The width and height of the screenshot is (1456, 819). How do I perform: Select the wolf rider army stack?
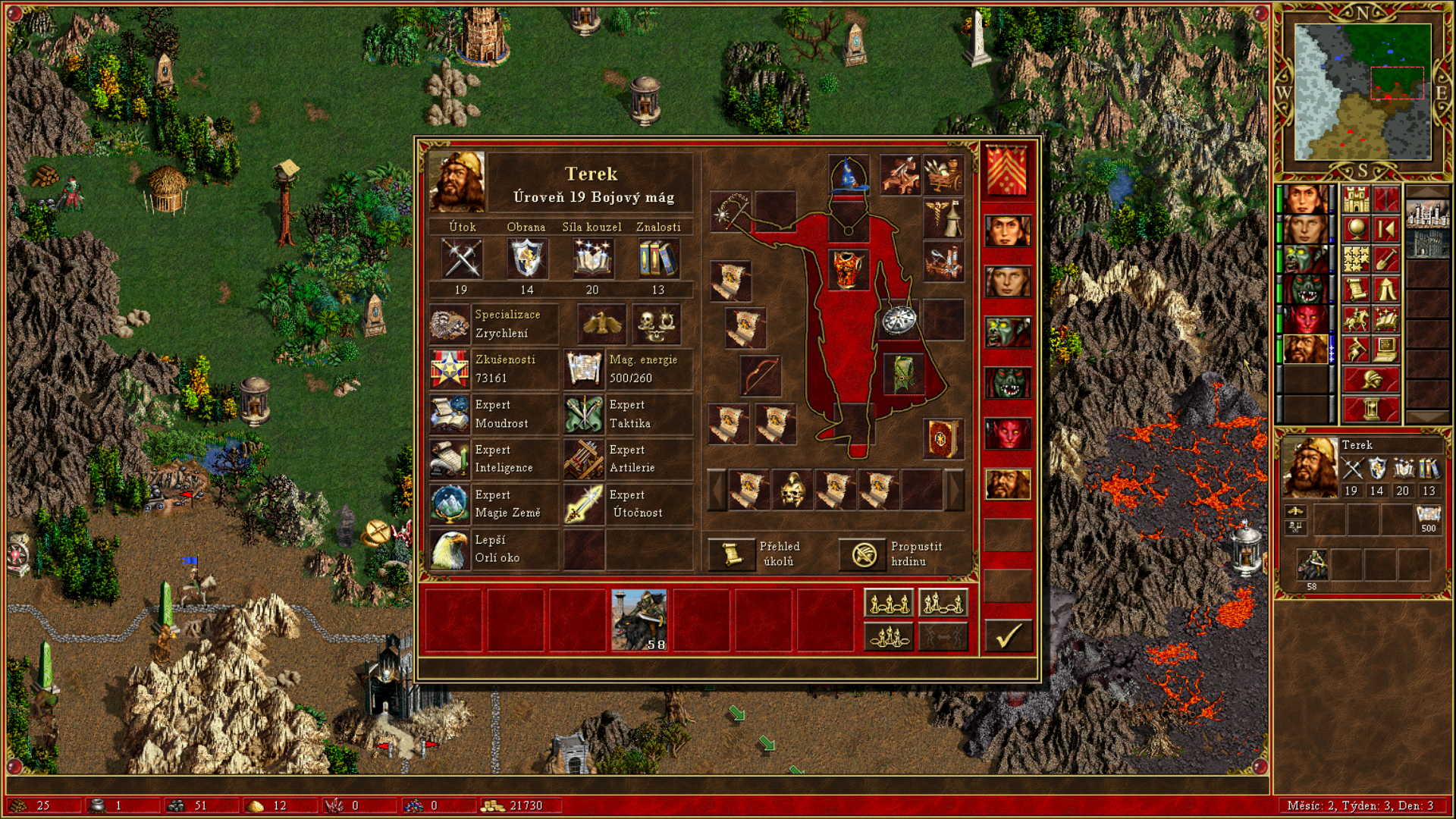coord(639,620)
